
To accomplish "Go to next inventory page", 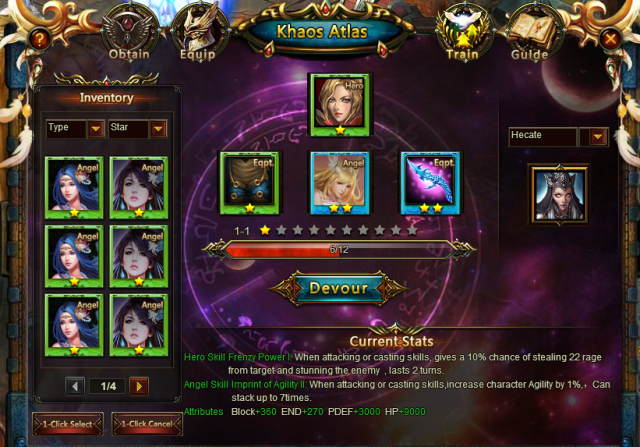I will [x=139, y=385].
